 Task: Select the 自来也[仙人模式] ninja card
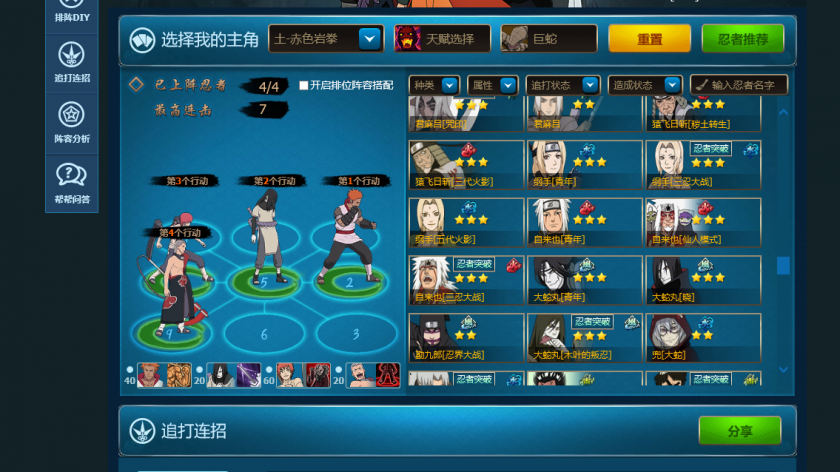[x=703, y=222]
